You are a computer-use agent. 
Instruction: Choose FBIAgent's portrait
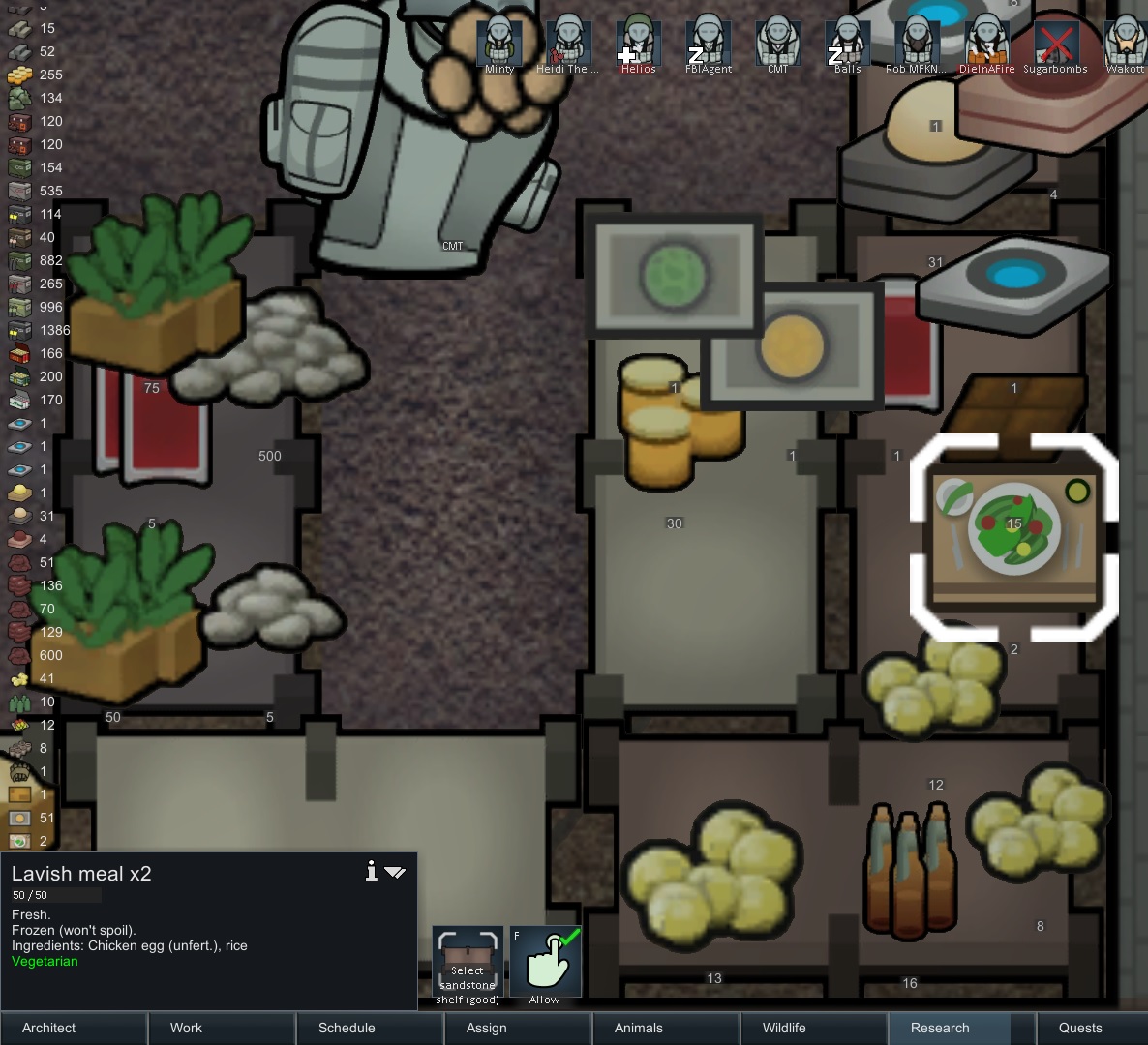[x=708, y=44]
